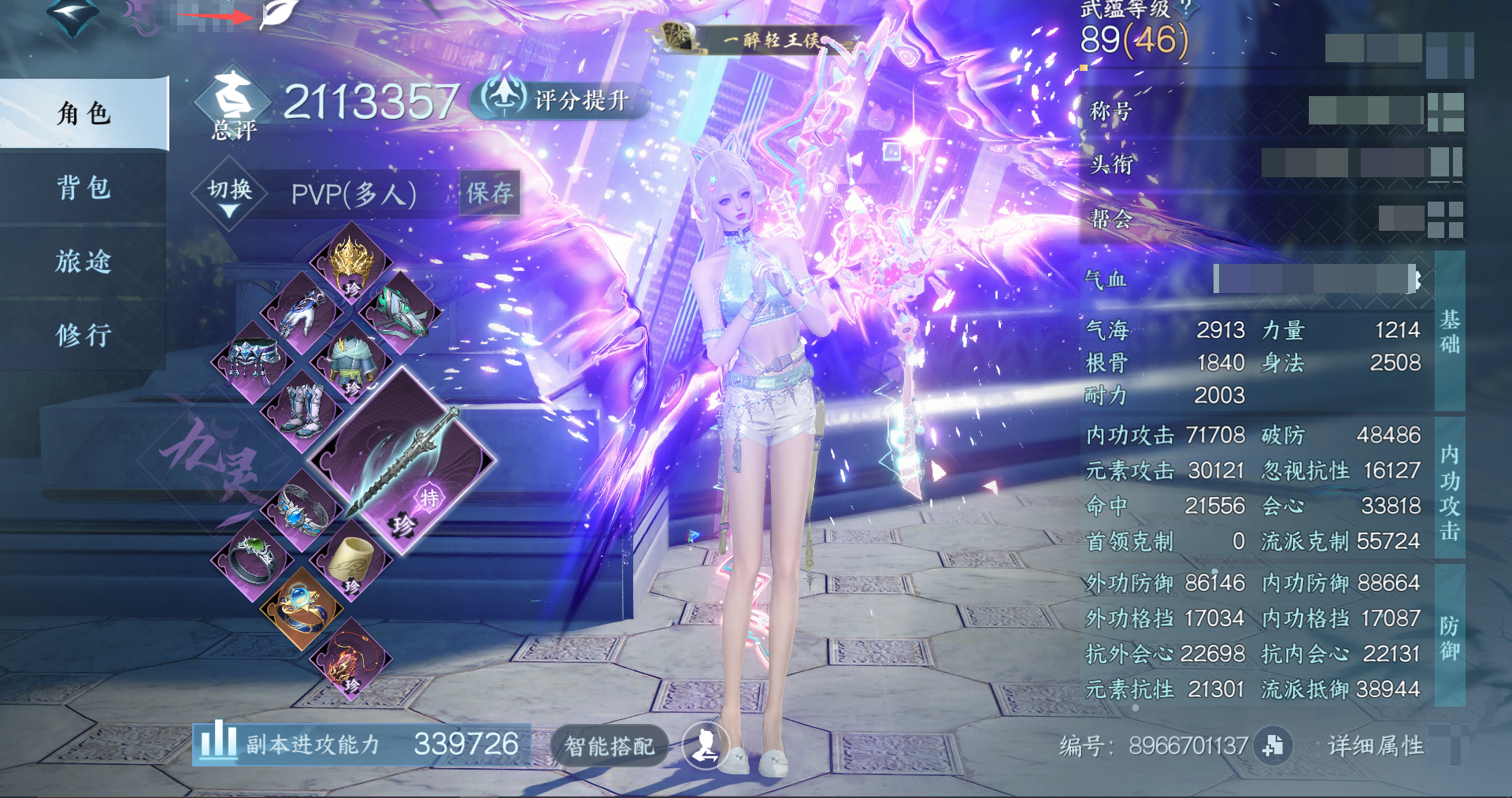Click the white feather icon at top
Screen dimensions: 1512x798
tap(278, 13)
